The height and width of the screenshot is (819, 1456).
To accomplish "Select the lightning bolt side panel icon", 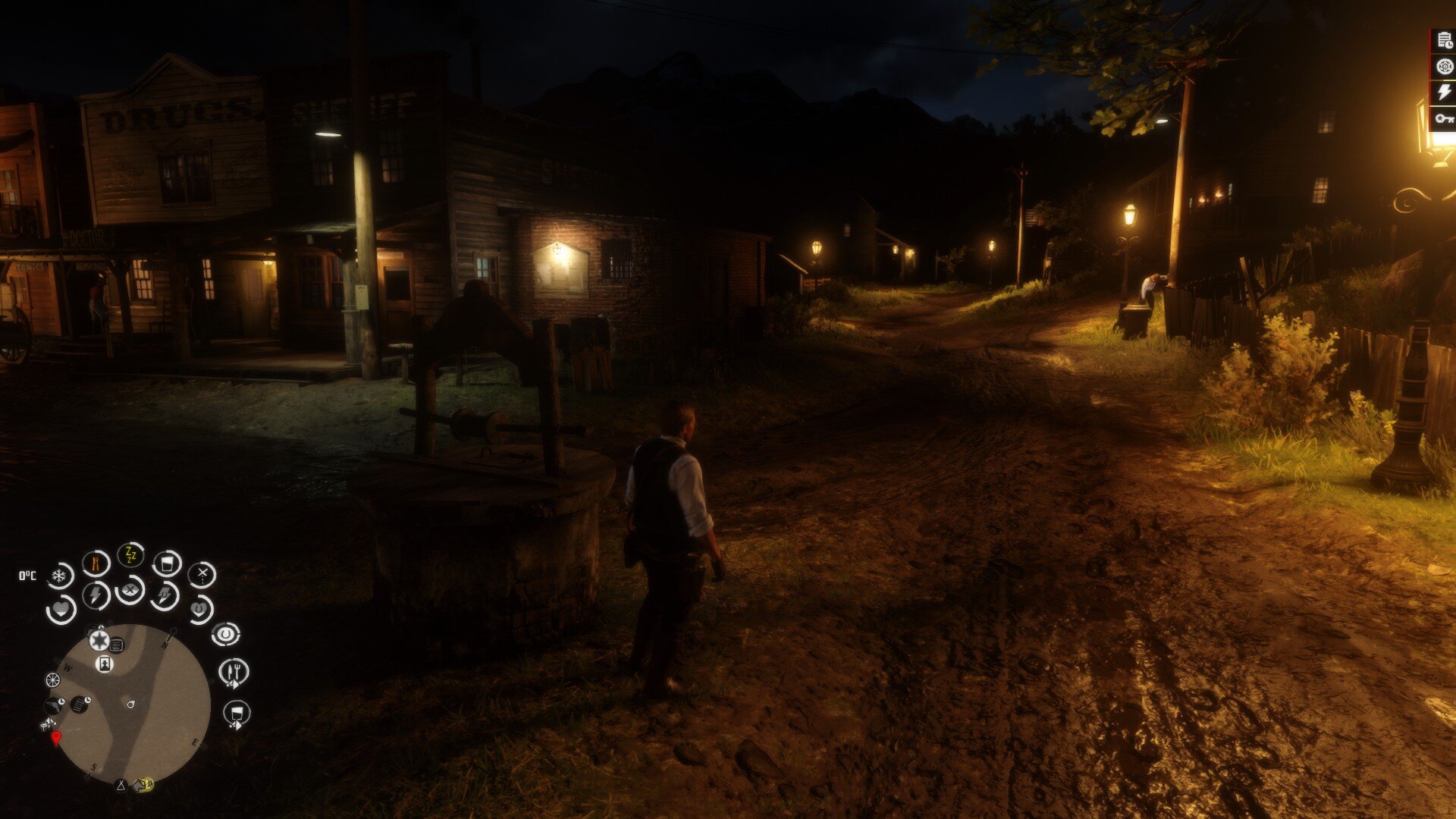I will click(1444, 93).
